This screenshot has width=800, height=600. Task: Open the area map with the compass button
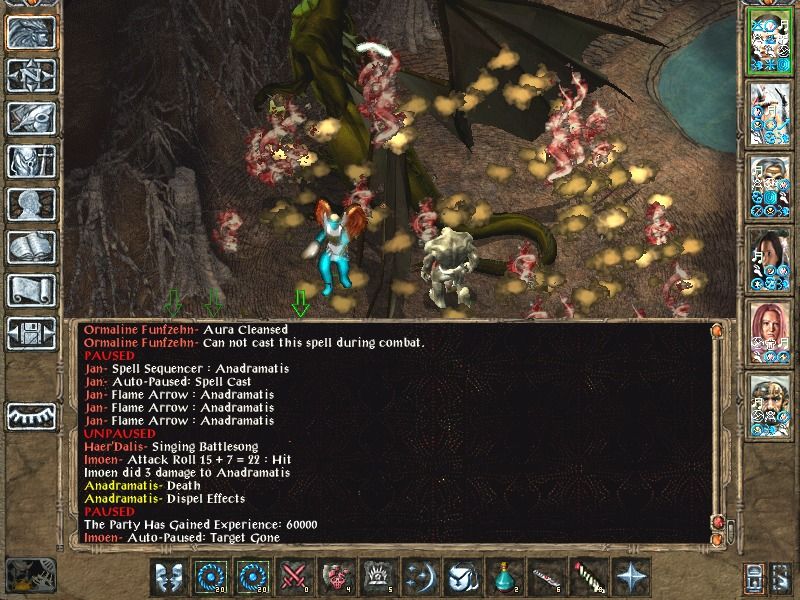point(31,75)
